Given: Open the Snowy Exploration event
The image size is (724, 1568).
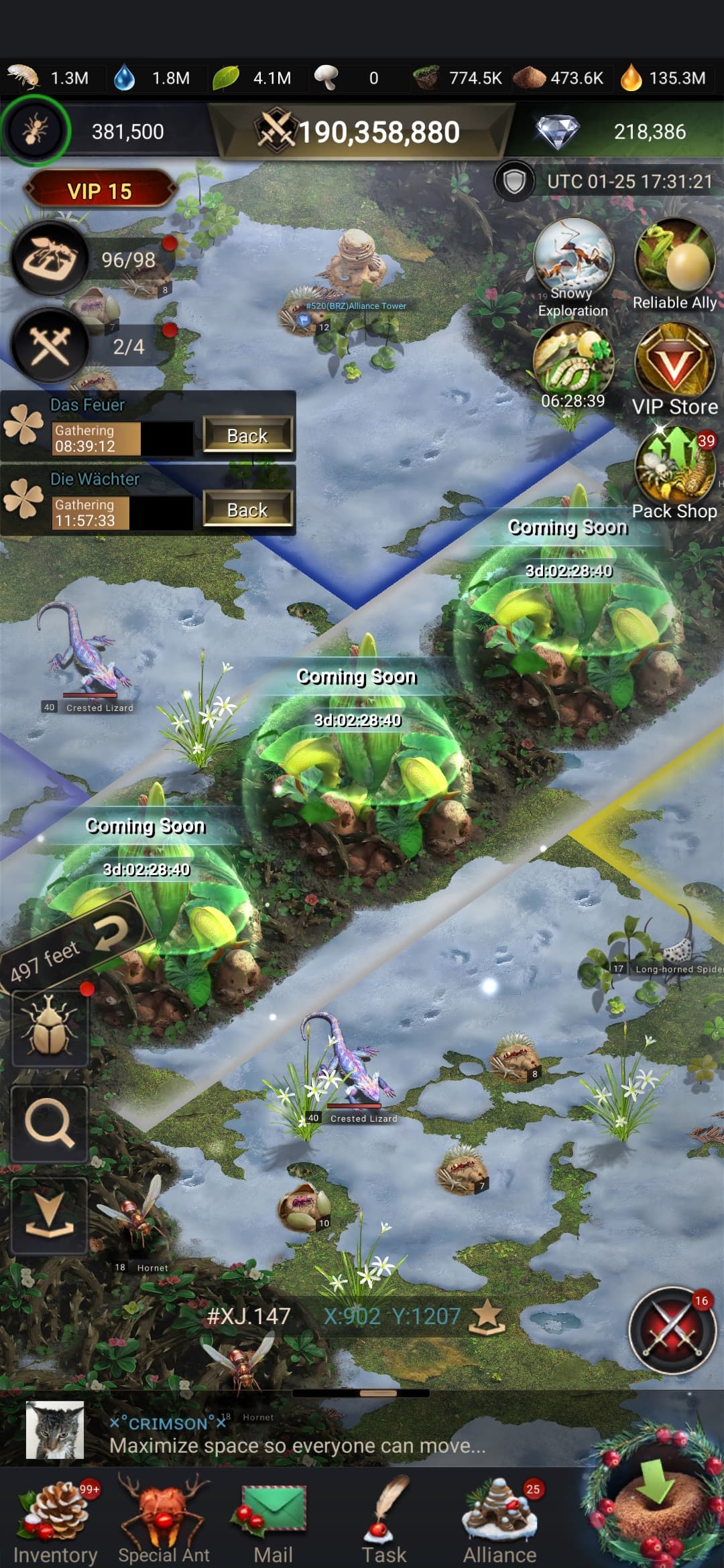Looking at the screenshot, I should pyautogui.click(x=573, y=266).
